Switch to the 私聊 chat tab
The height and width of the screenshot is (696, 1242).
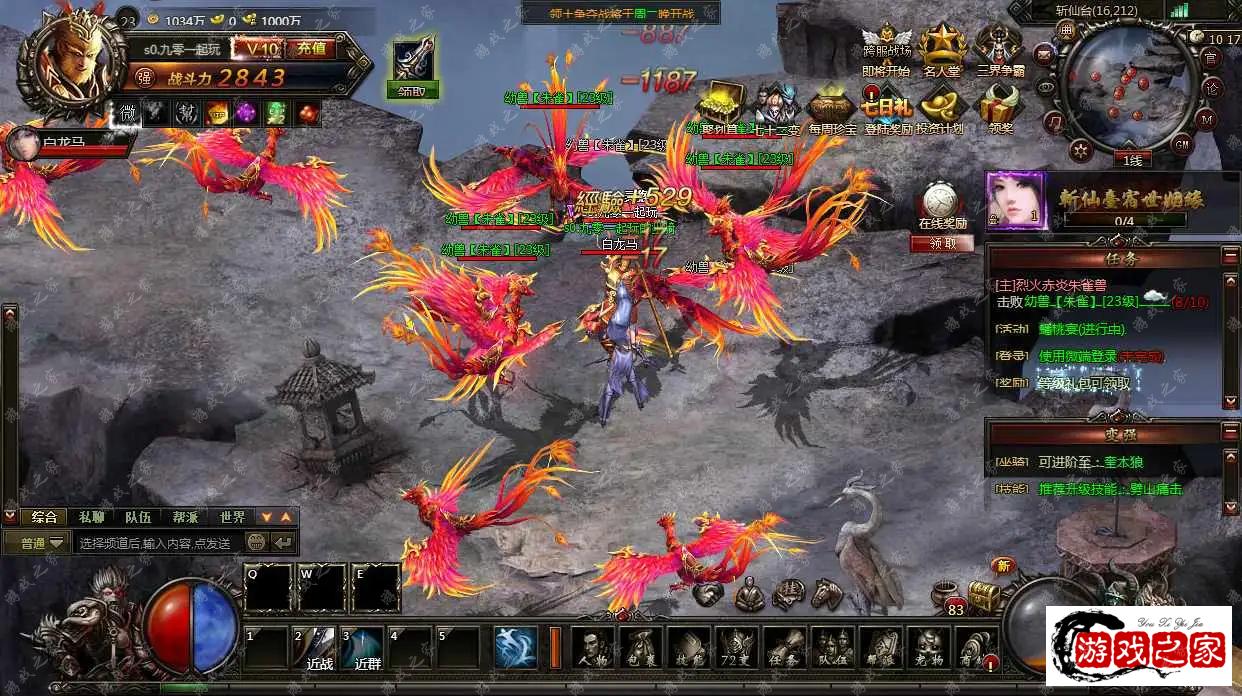[x=91, y=517]
